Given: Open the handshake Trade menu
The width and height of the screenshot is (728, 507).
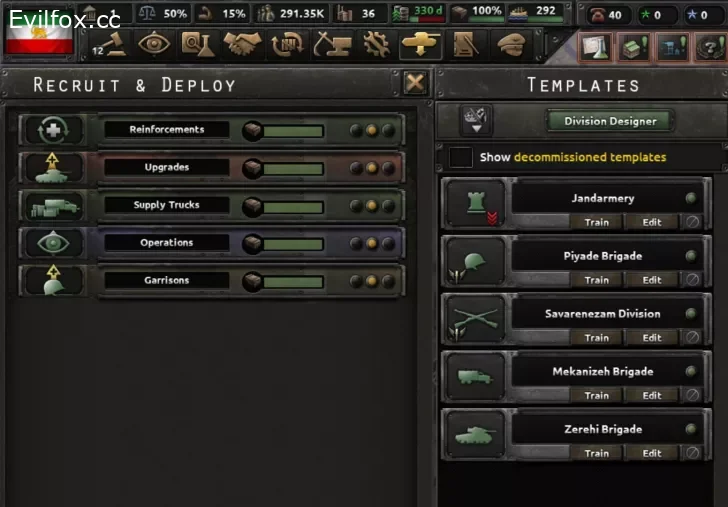Looking at the screenshot, I should click(241, 44).
